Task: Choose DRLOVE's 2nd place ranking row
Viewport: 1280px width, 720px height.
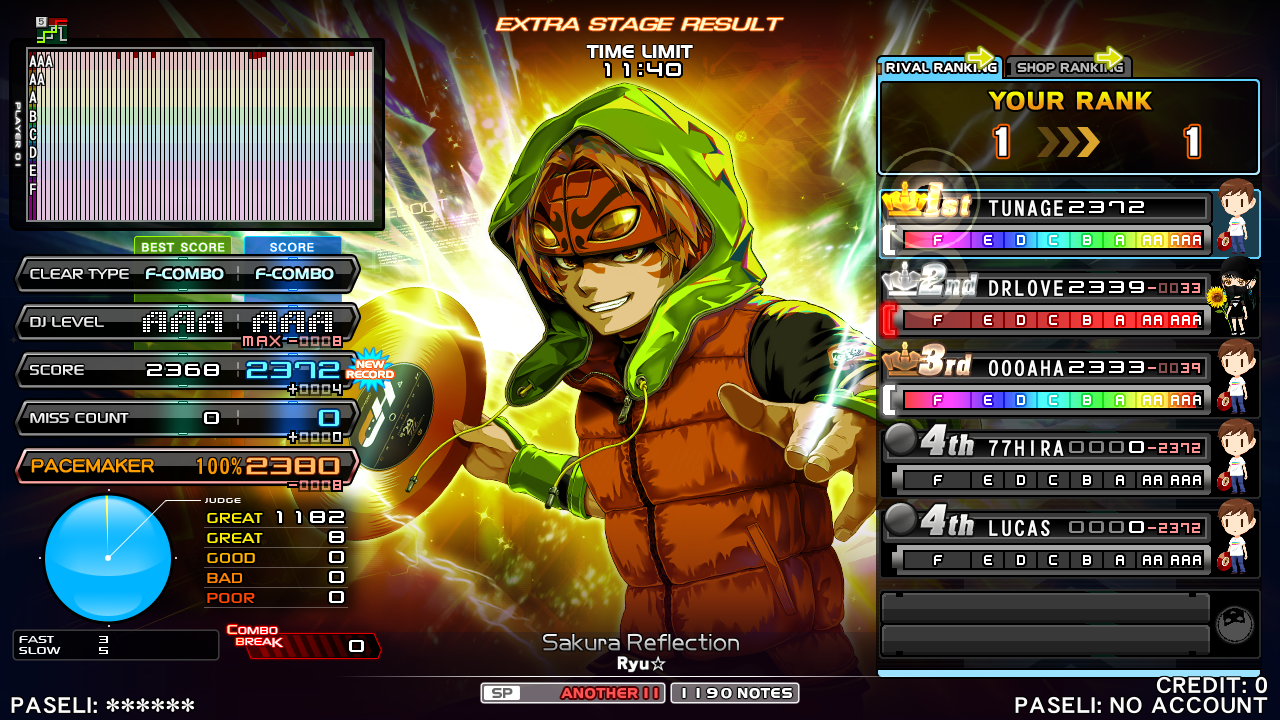Action: pyautogui.click(x=1046, y=303)
